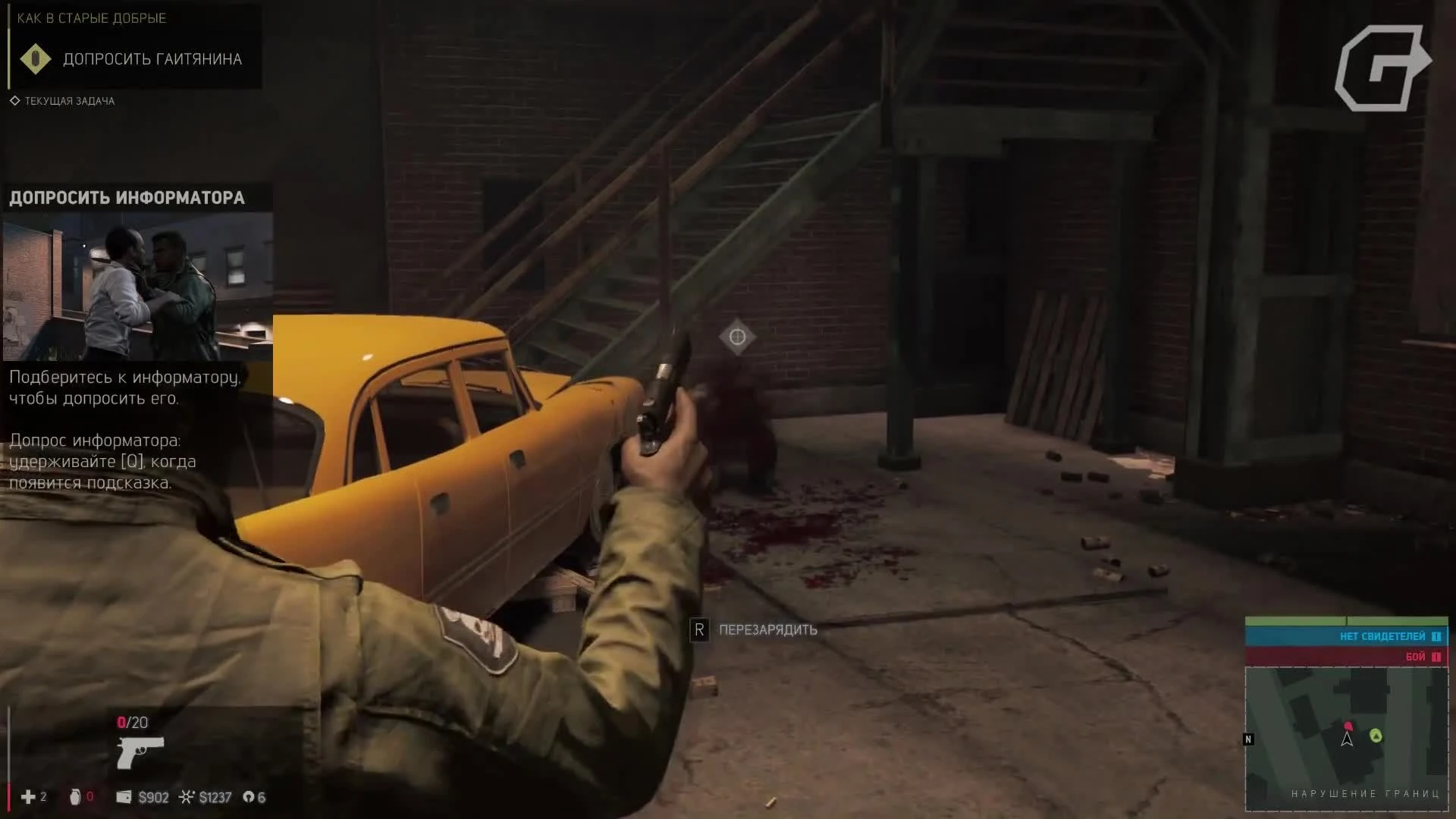Select the ДОПРОСИТЬ ГАИТЯНИНА objective entry
Viewport: 1456px width, 819px height.
pos(152,58)
